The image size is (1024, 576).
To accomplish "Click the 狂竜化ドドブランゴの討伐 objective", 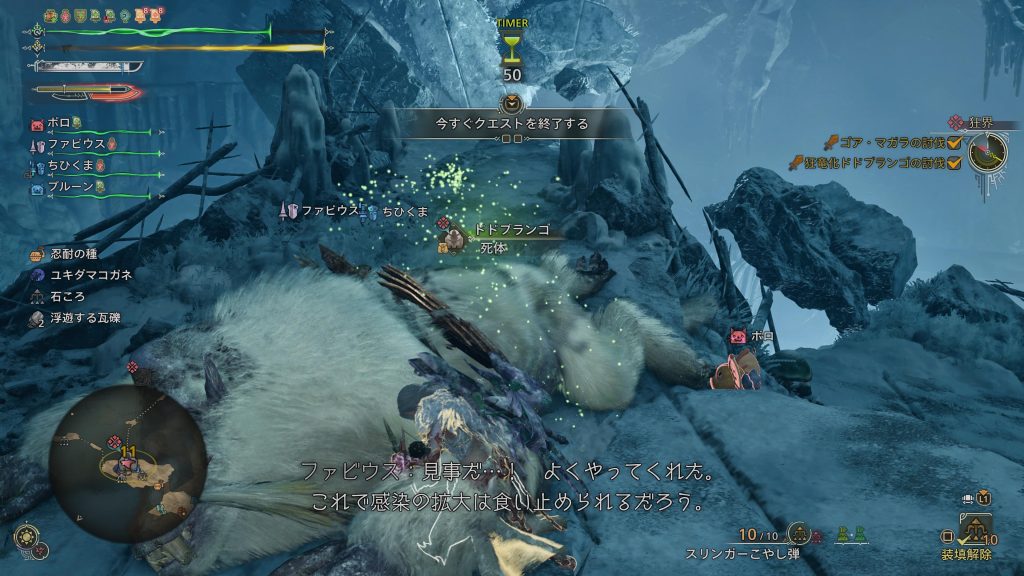I will (872, 163).
